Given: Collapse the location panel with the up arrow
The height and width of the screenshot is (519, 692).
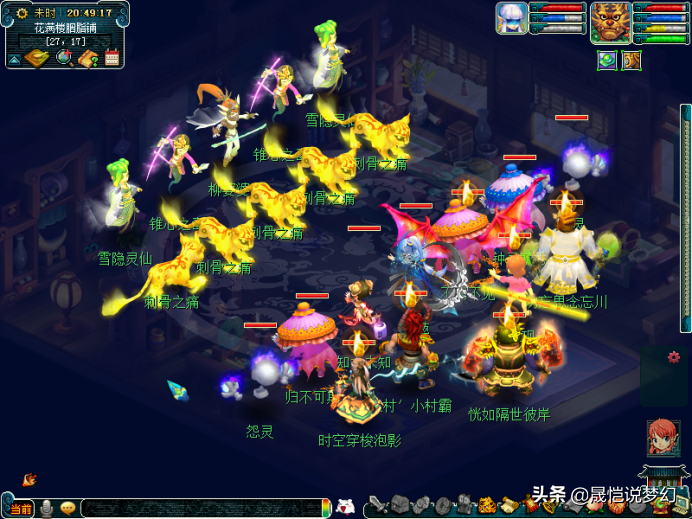Looking at the screenshot, I should pos(14,60).
